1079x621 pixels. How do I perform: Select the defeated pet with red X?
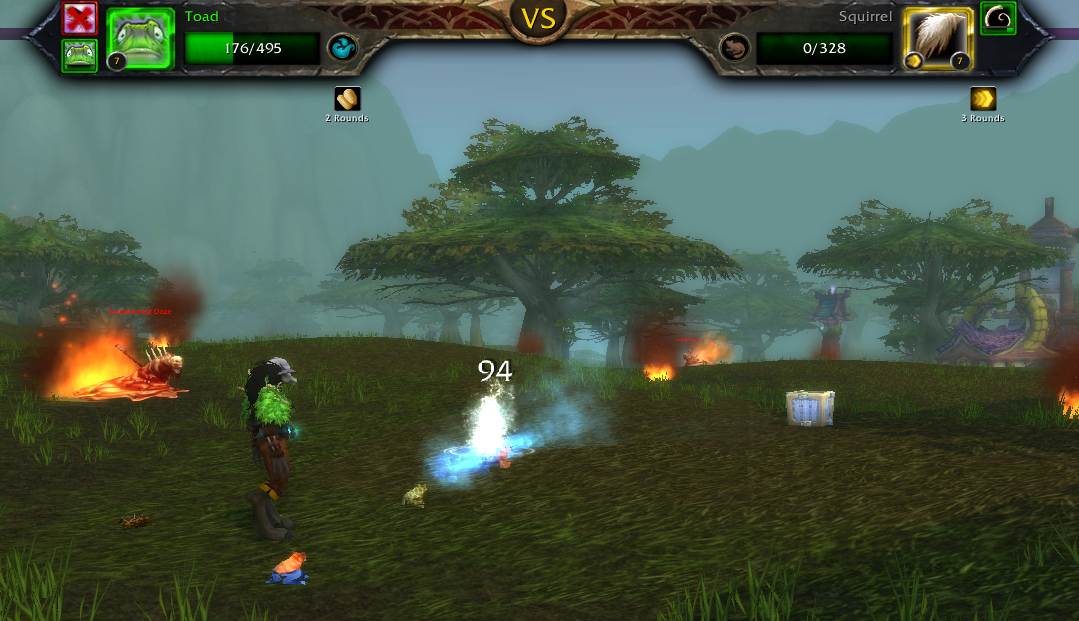[79, 18]
